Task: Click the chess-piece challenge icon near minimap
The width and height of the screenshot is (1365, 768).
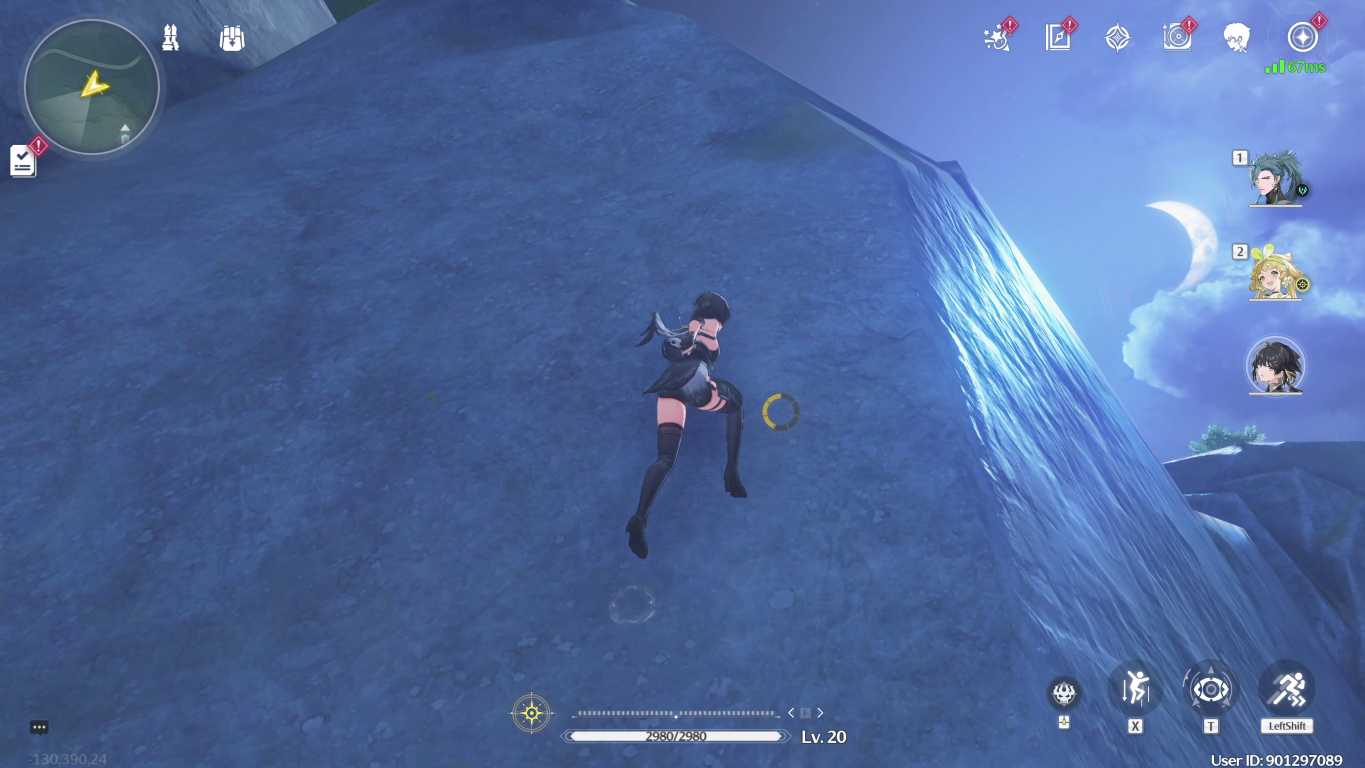Action: 169,37
